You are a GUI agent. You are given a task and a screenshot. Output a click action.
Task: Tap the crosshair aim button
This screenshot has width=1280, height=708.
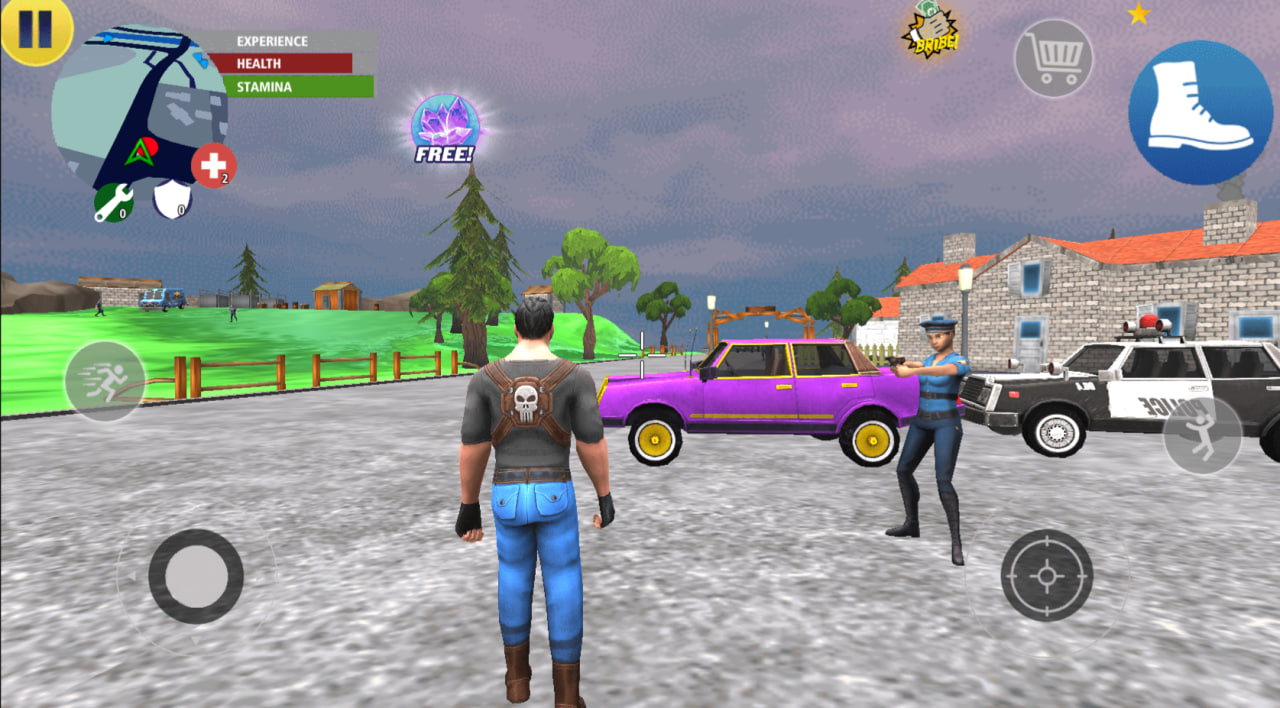[x=1046, y=575]
